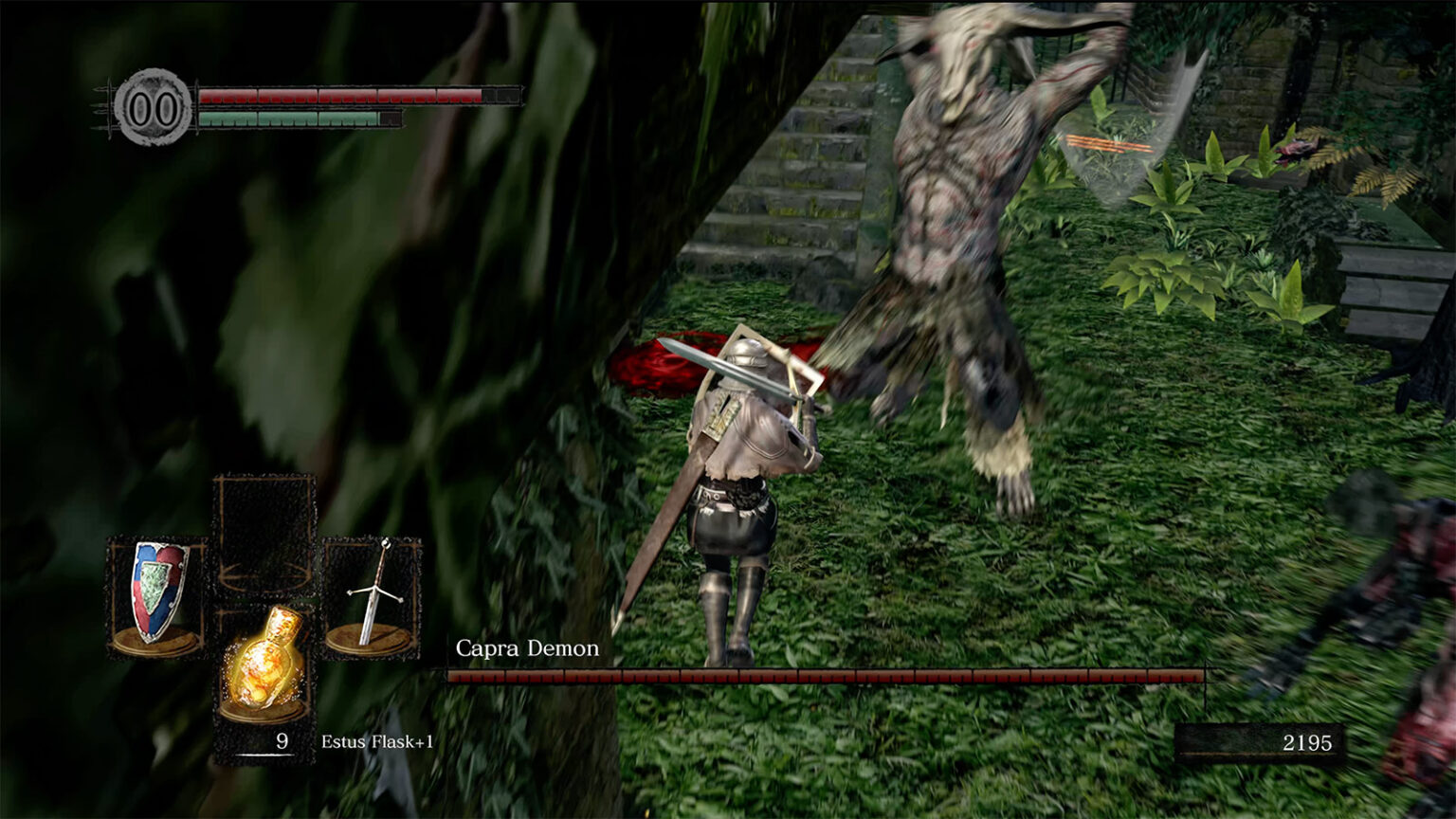1456x819 pixels.
Task: Click the souls counter showing 2195
Action: pyautogui.click(x=1306, y=743)
